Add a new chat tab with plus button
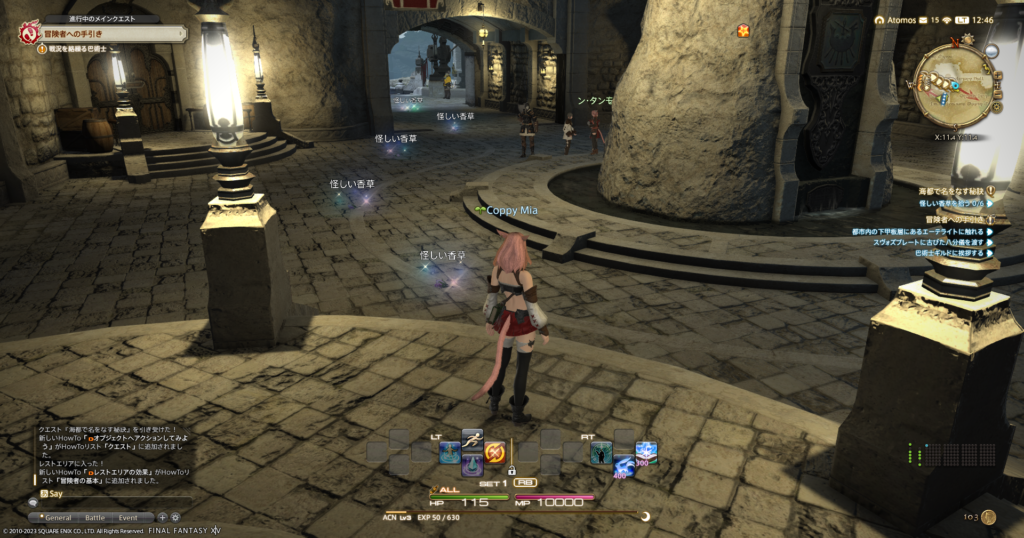Screen dimensions: 1024x538 (x=162, y=517)
